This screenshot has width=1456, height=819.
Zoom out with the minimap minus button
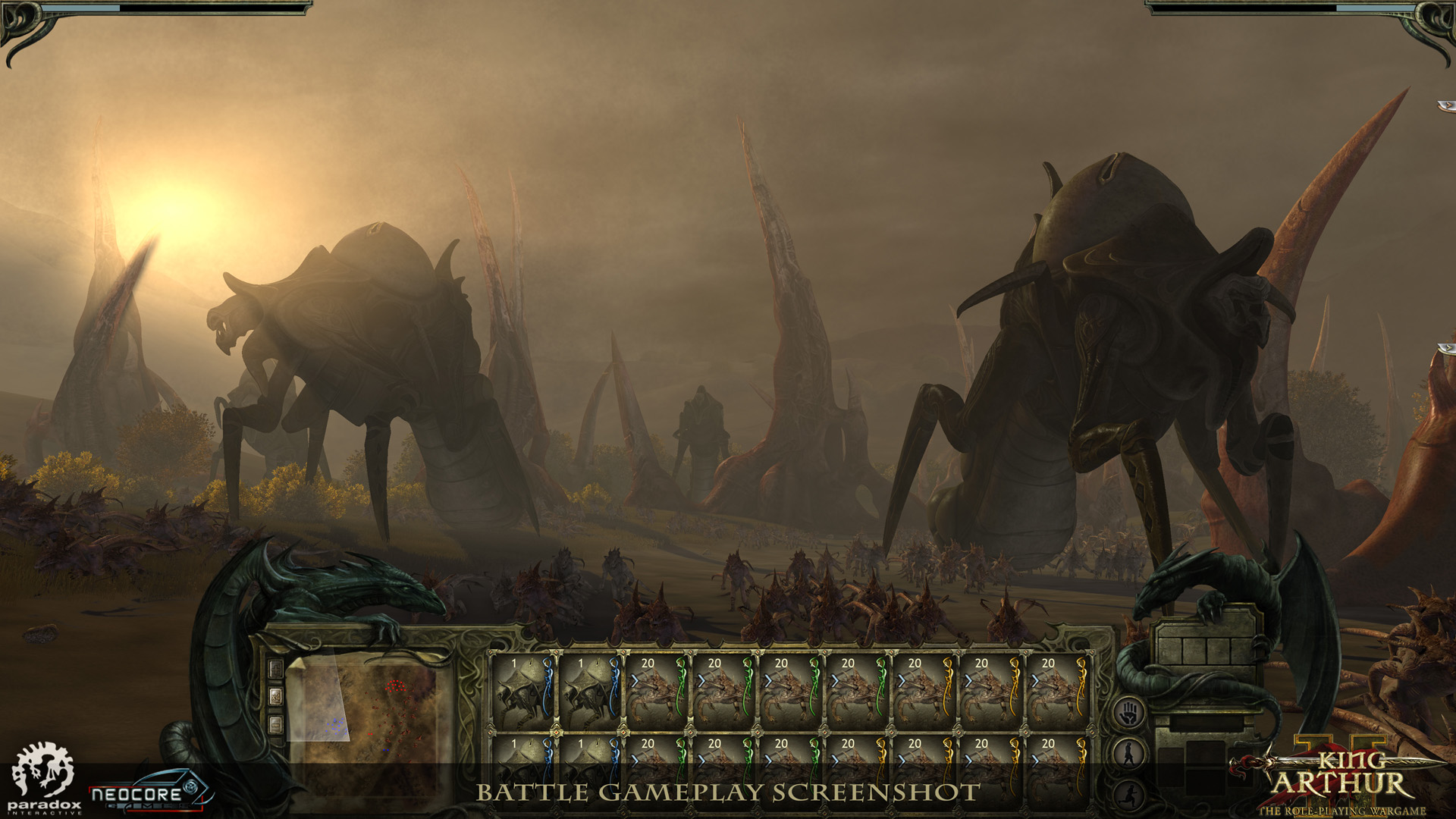tap(276, 724)
